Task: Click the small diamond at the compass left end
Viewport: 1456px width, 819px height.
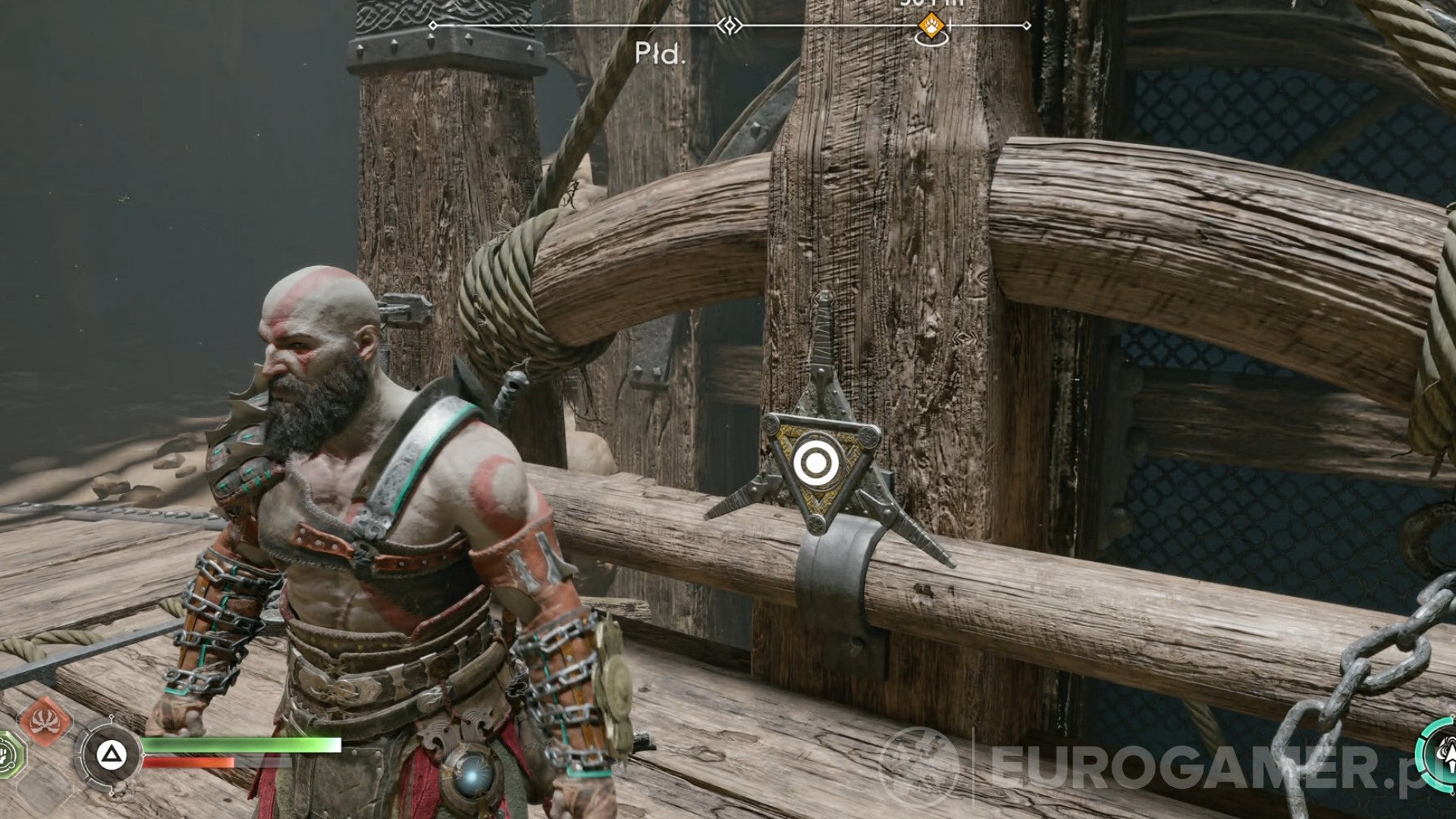Action: click(x=432, y=25)
